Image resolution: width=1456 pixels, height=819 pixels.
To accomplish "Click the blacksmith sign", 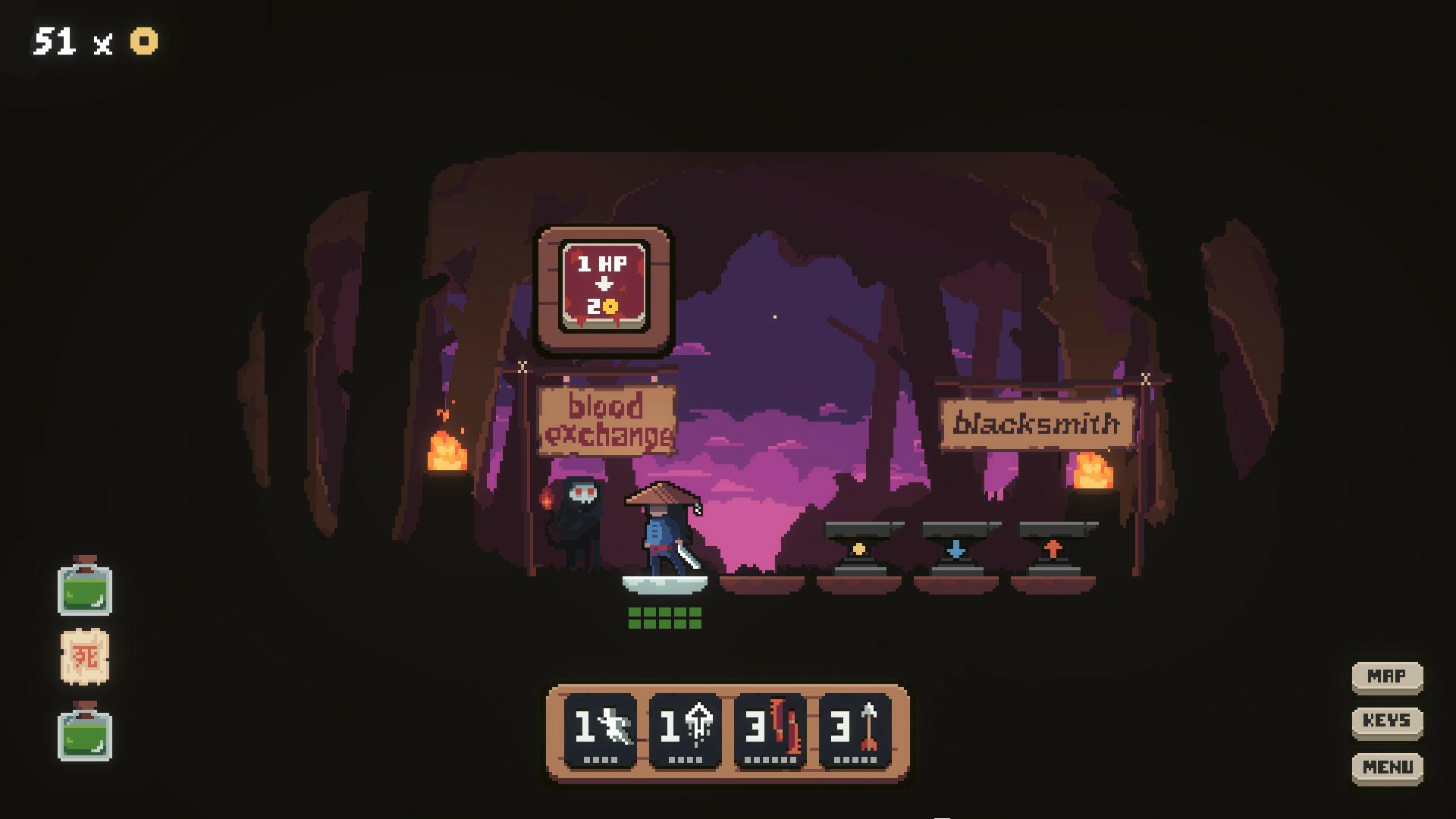I will click(1039, 425).
